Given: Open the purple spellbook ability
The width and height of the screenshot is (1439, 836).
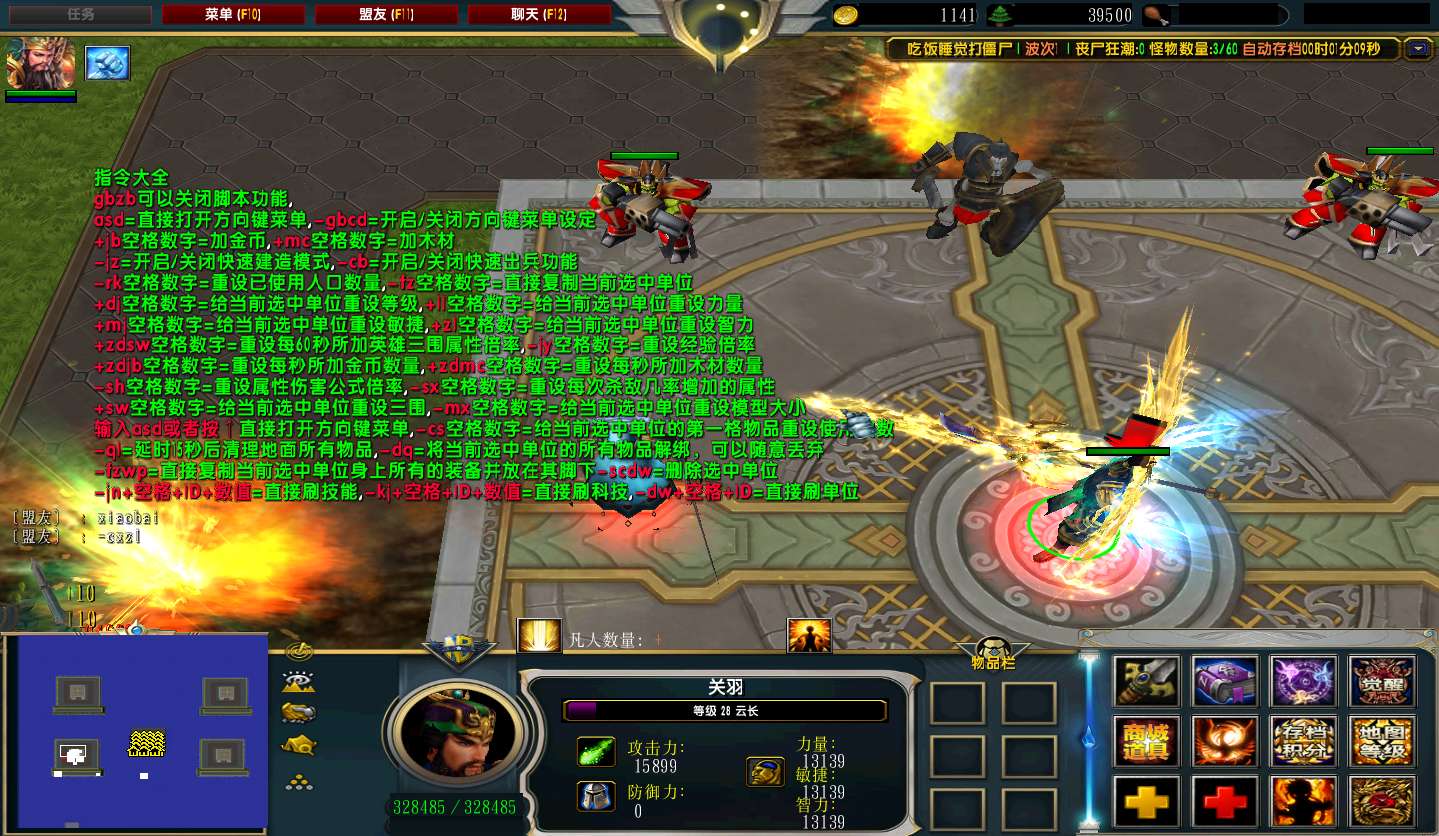Looking at the screenshot, I should 1225,681.
